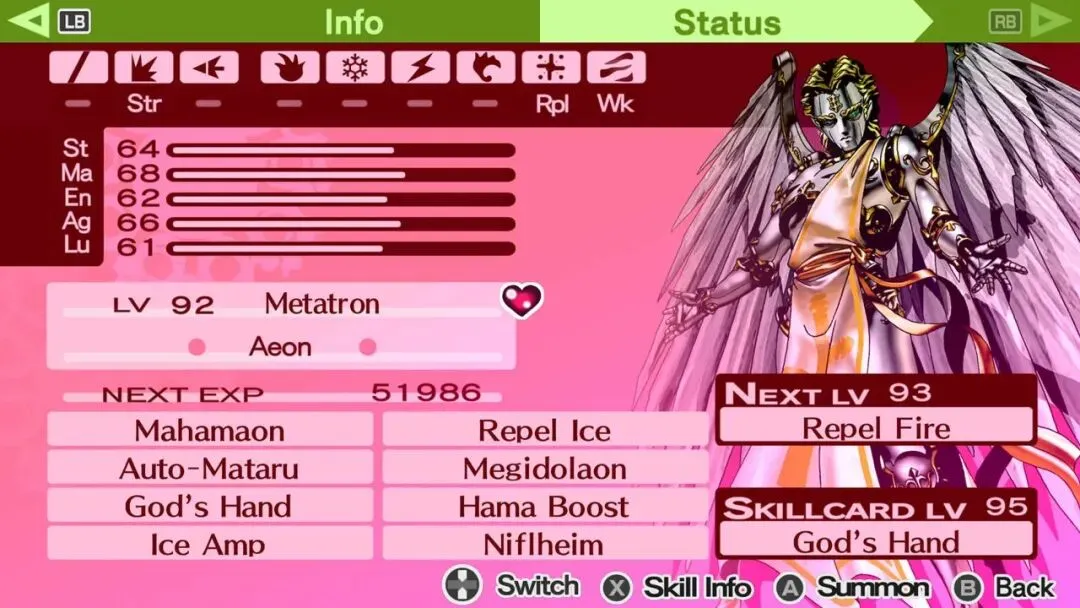Select the Mahamaon skill

209,431
